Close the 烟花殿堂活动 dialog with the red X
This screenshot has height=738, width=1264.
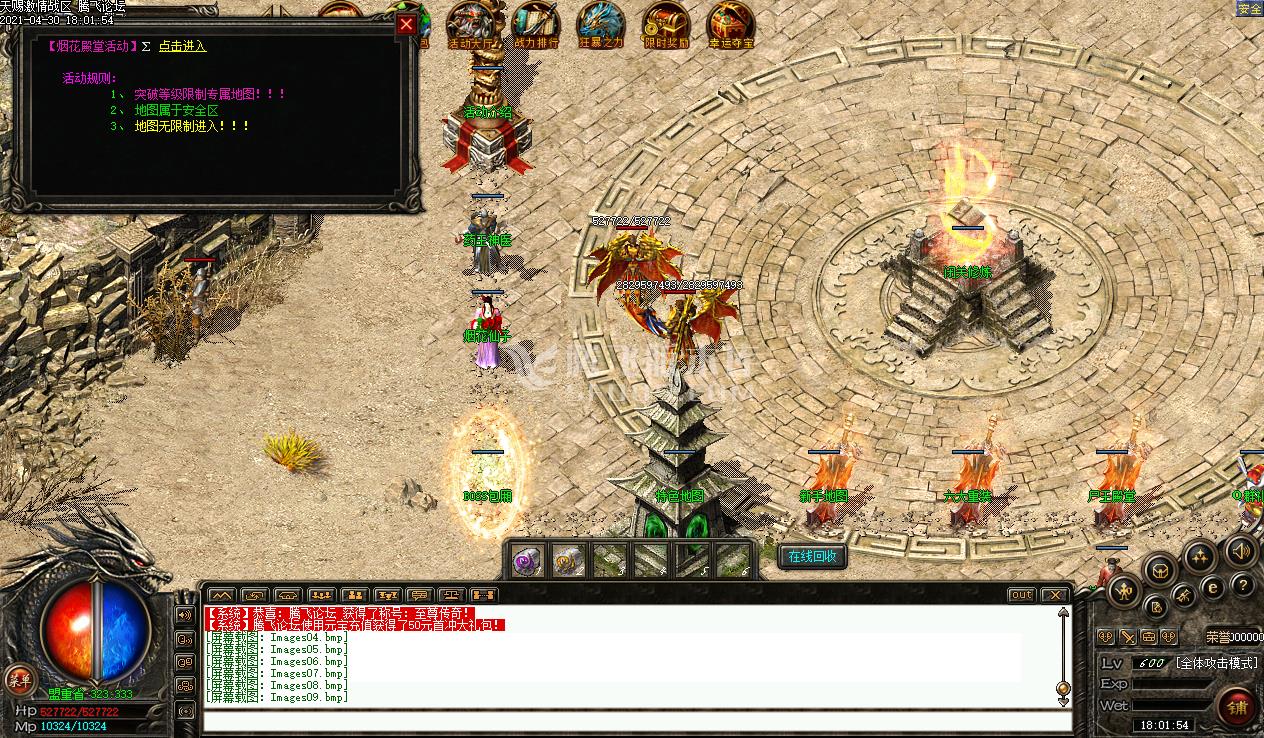coord(406,25)
